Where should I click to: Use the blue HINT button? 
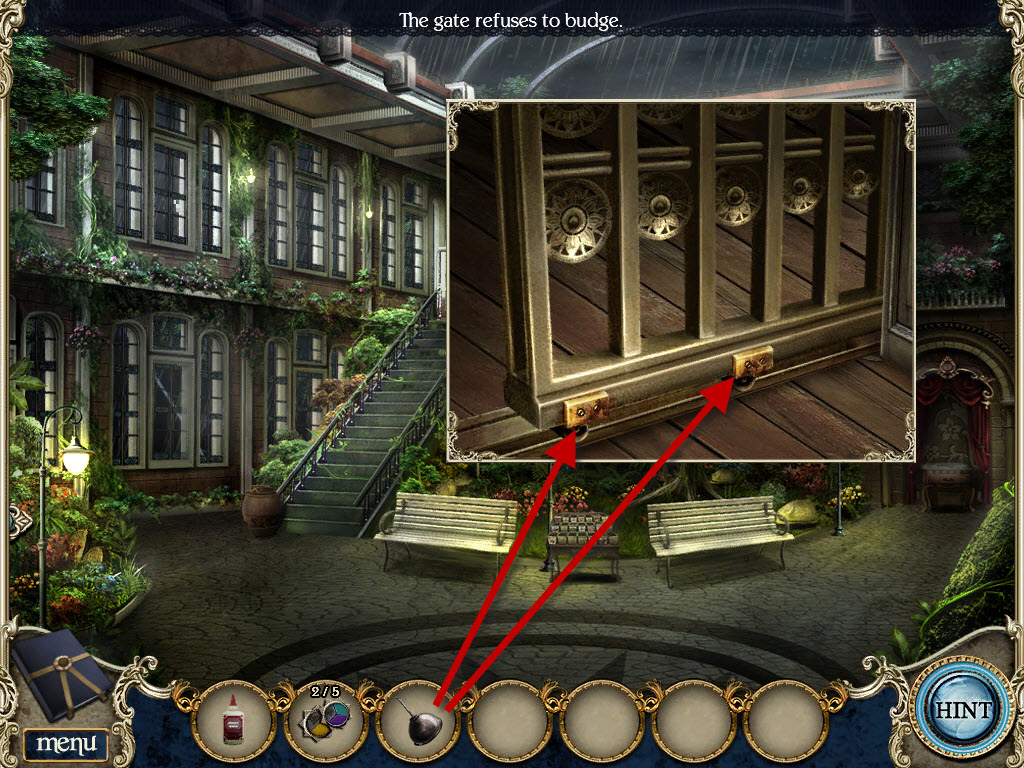click(x=962, y=710)
